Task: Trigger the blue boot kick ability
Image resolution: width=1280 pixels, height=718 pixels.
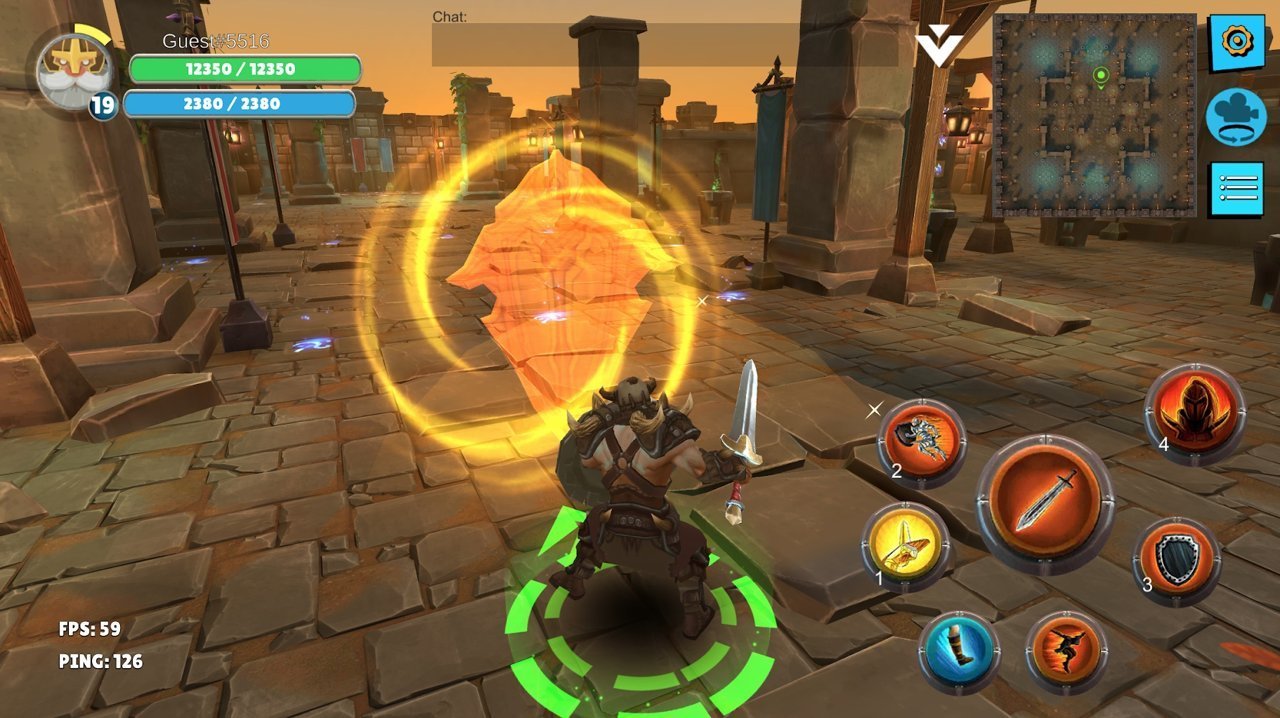Action: click(x=959, y=651)
